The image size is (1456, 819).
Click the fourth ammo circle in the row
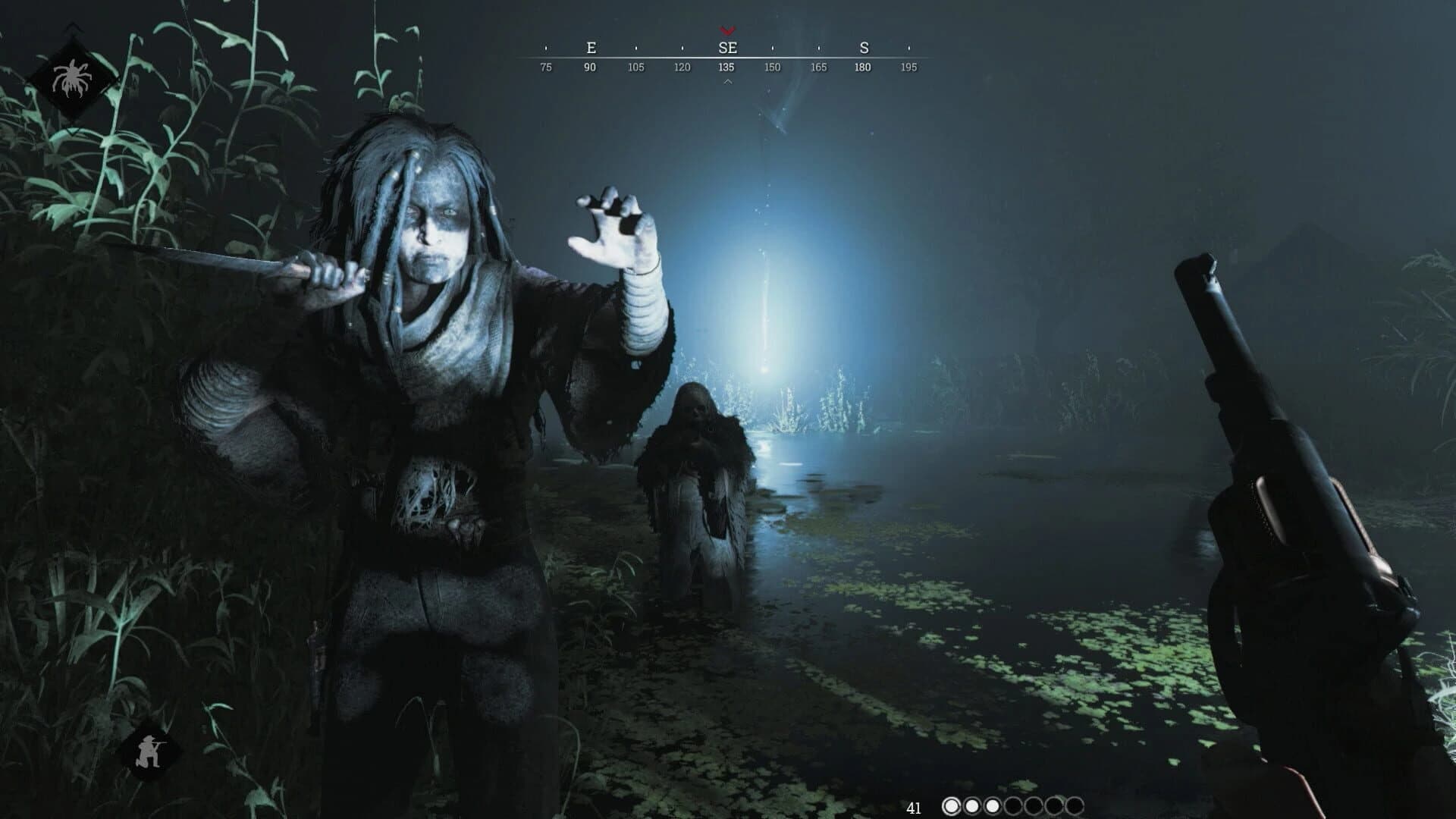(1013, 805)
